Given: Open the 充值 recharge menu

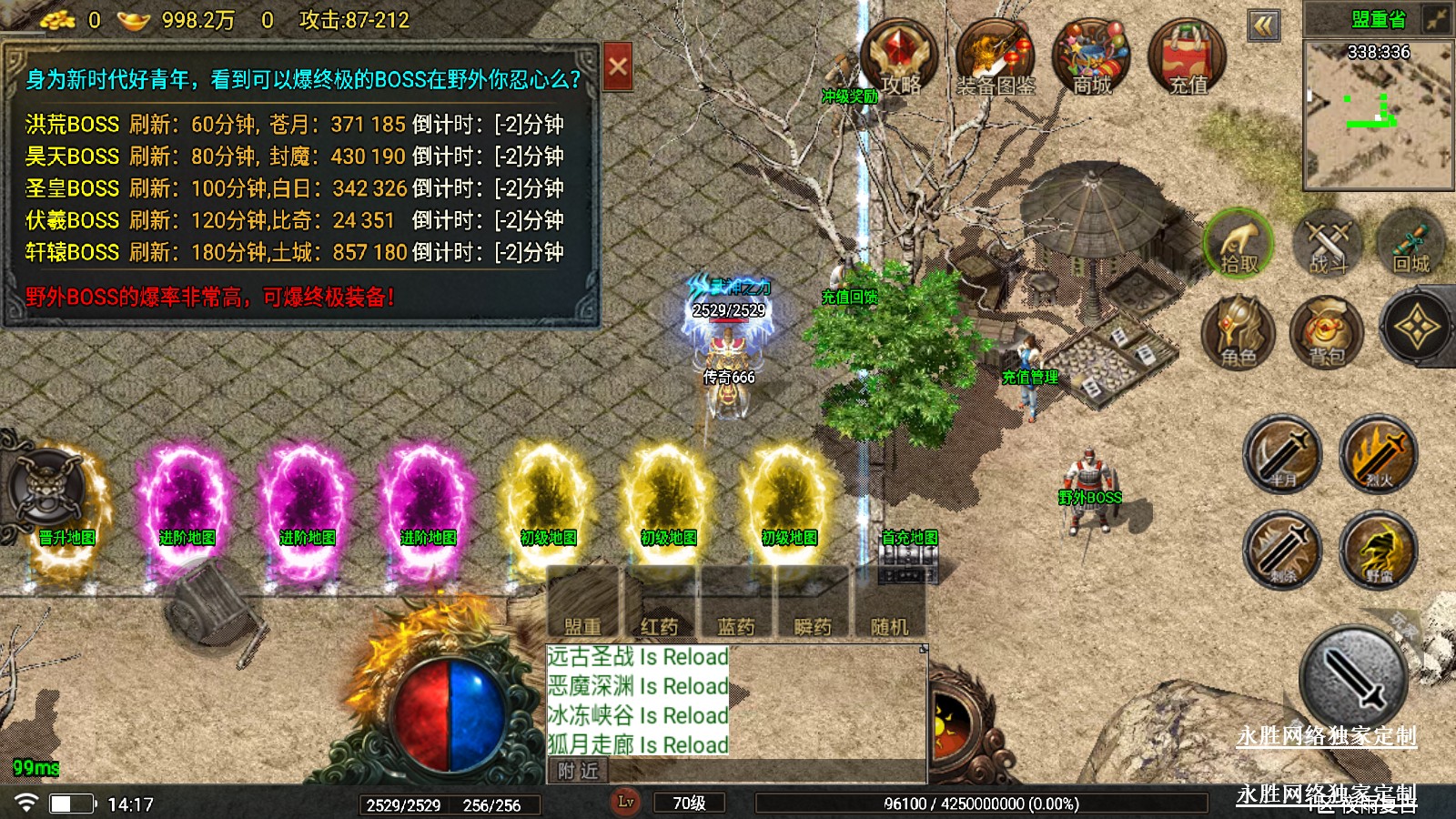Looking at the screenshot, I should click(x=1188, y=57).
